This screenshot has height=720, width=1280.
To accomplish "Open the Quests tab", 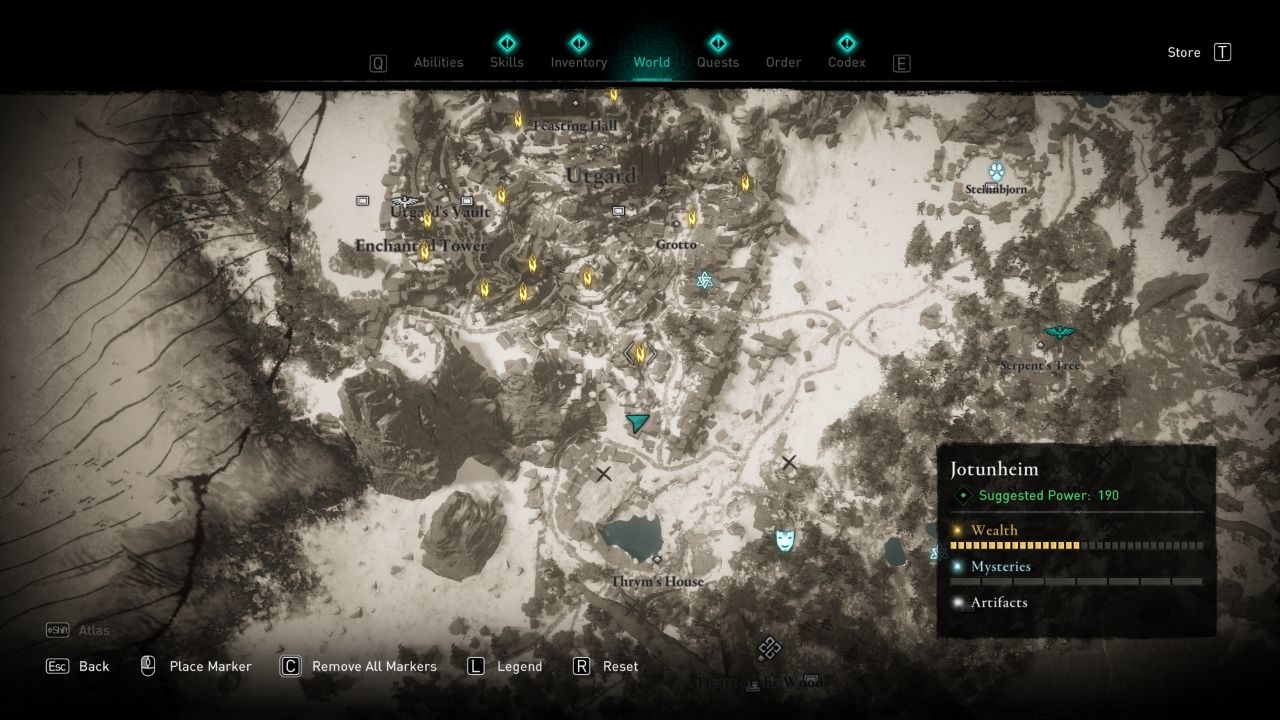I will tap(717, 62).
